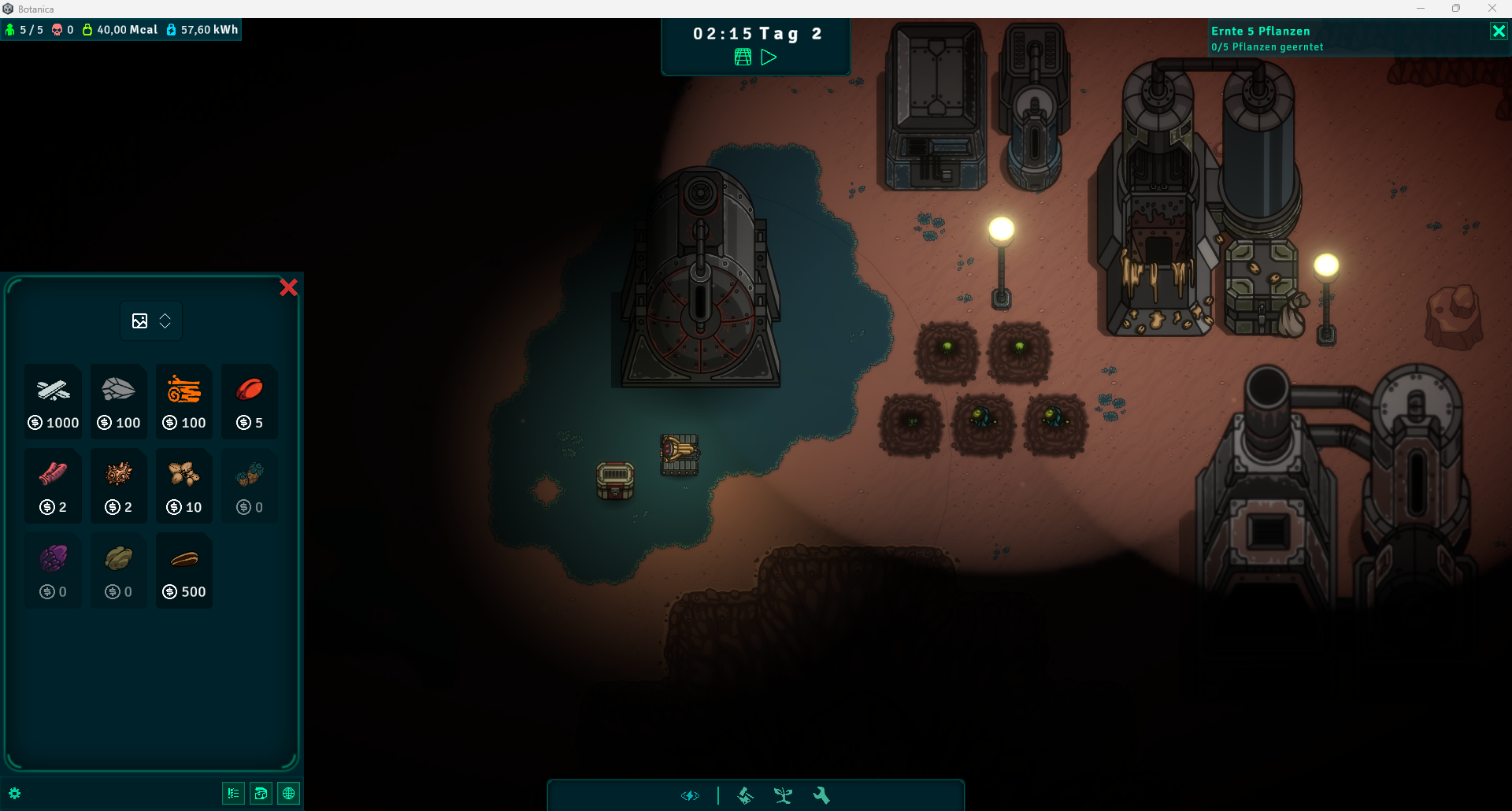Resume time with the play button
Image resolution: width=1512 pixels, height=811 pixels.
(769, 57)
